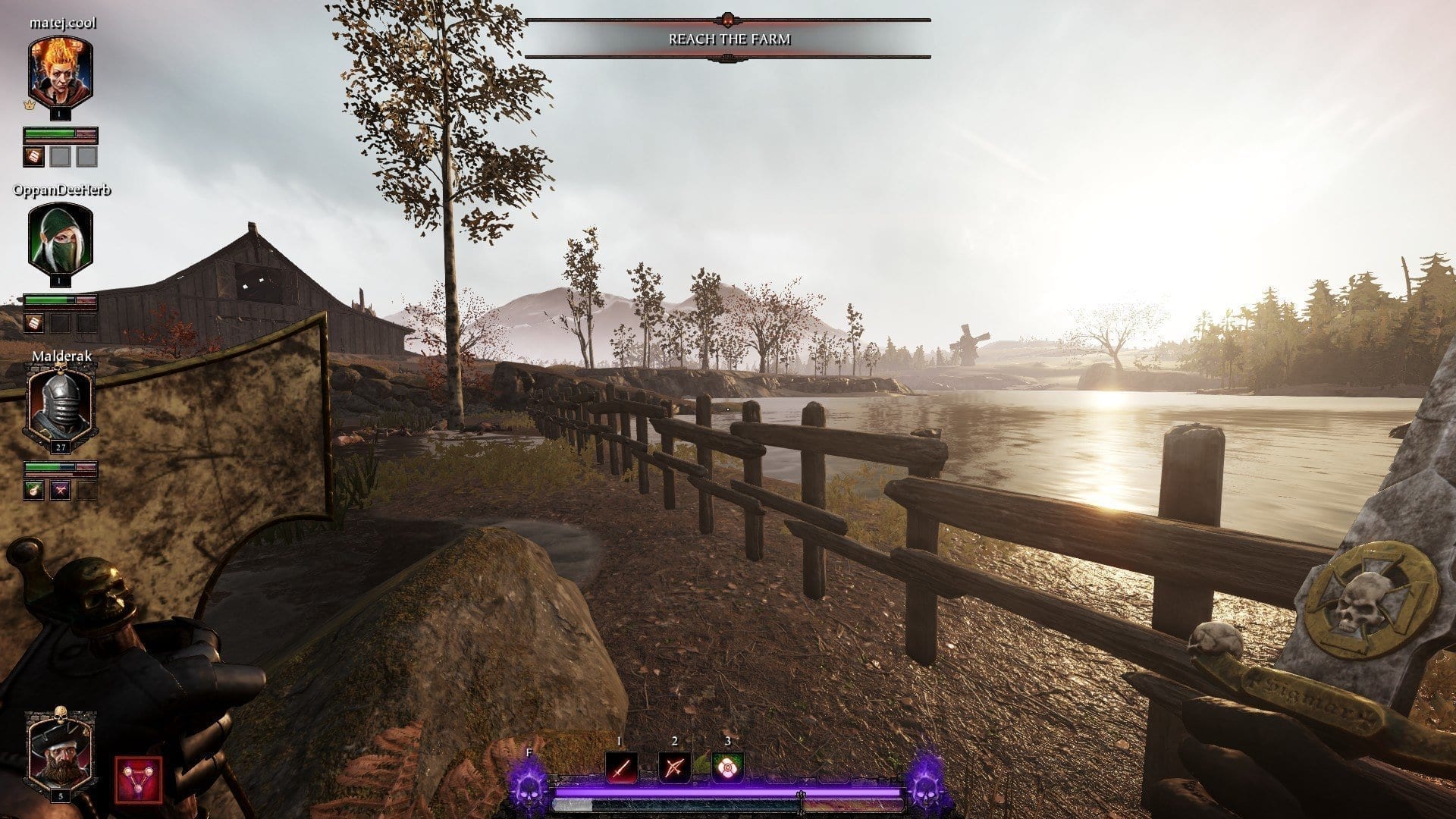1456x819 pixels.
Task: Click Malderak's purple item icon
Action: (61, 491)
